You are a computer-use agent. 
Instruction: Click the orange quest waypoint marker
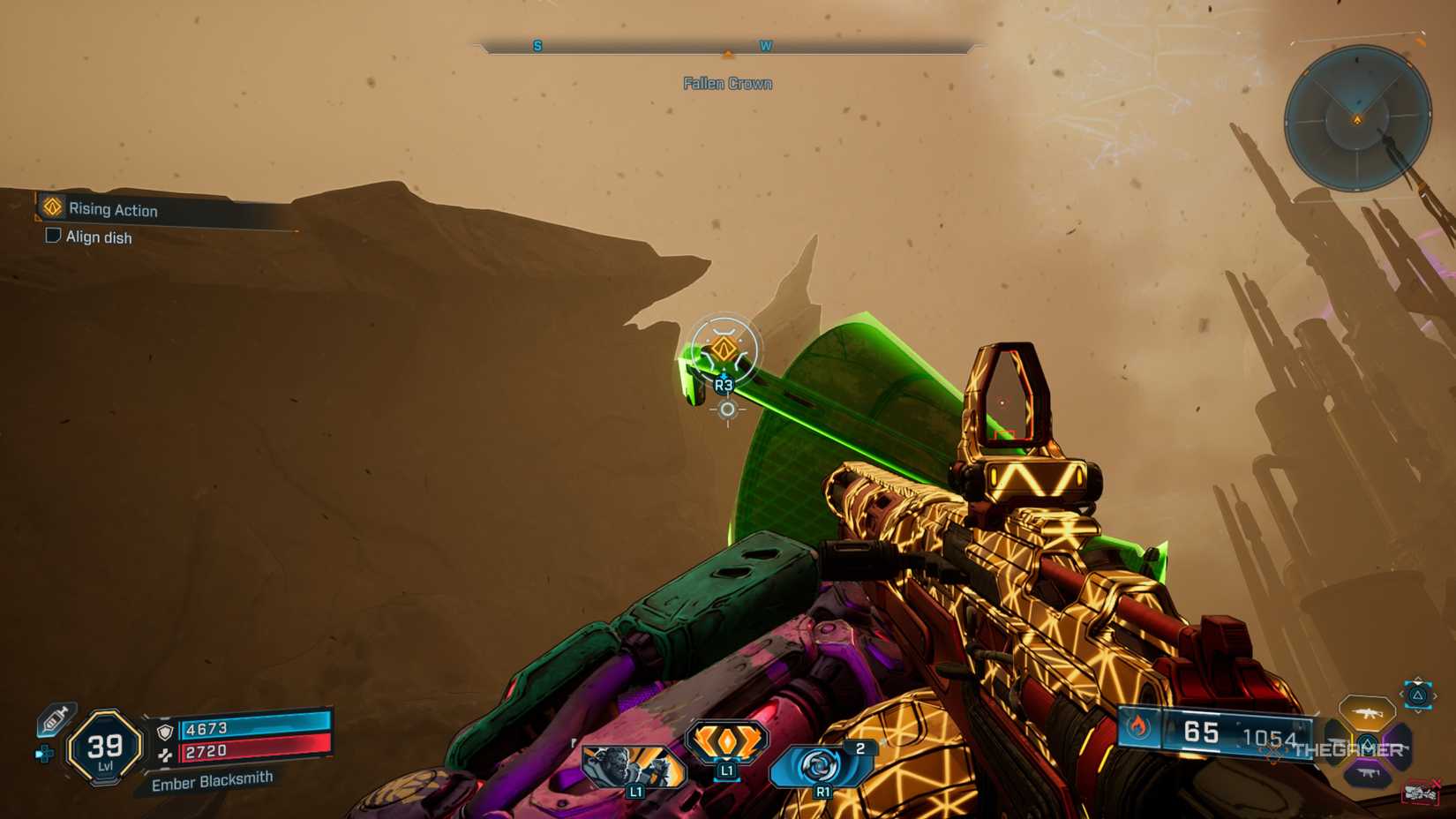724,350
